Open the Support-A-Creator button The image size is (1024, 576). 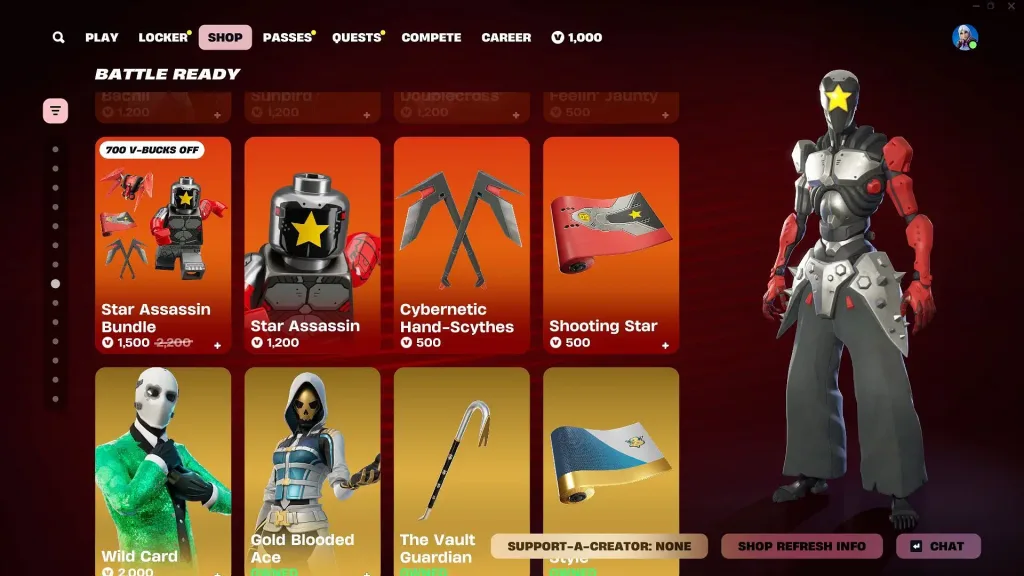pos(599,546)
